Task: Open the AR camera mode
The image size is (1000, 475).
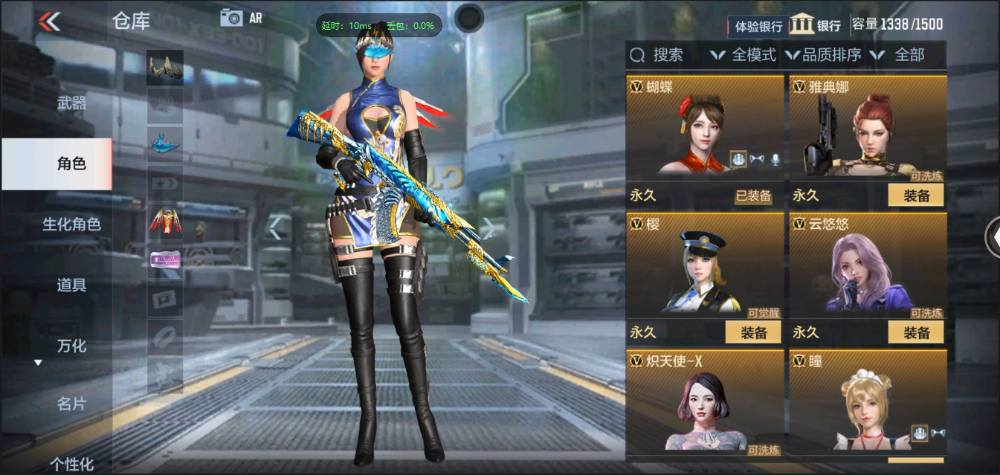Action: 241,17
